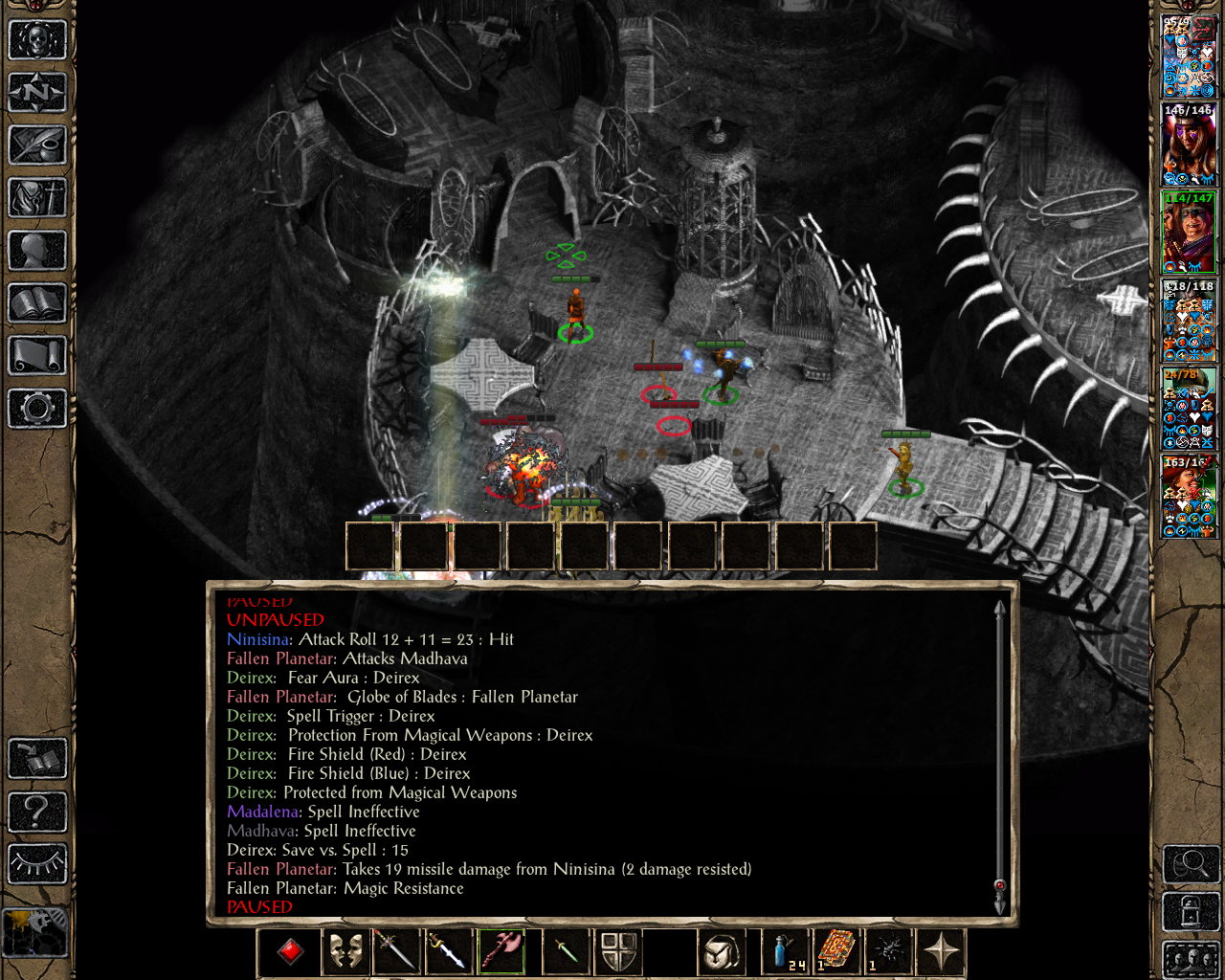1225x980 pixels.
Task: Use the orange spellbook quick item
Action: coord(835,951)
